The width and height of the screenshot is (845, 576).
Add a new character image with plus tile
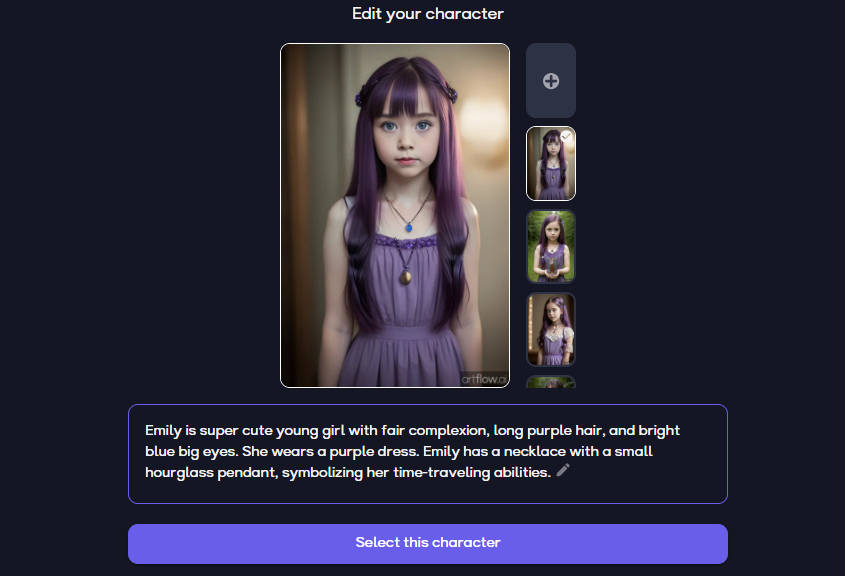click(551, 81)
